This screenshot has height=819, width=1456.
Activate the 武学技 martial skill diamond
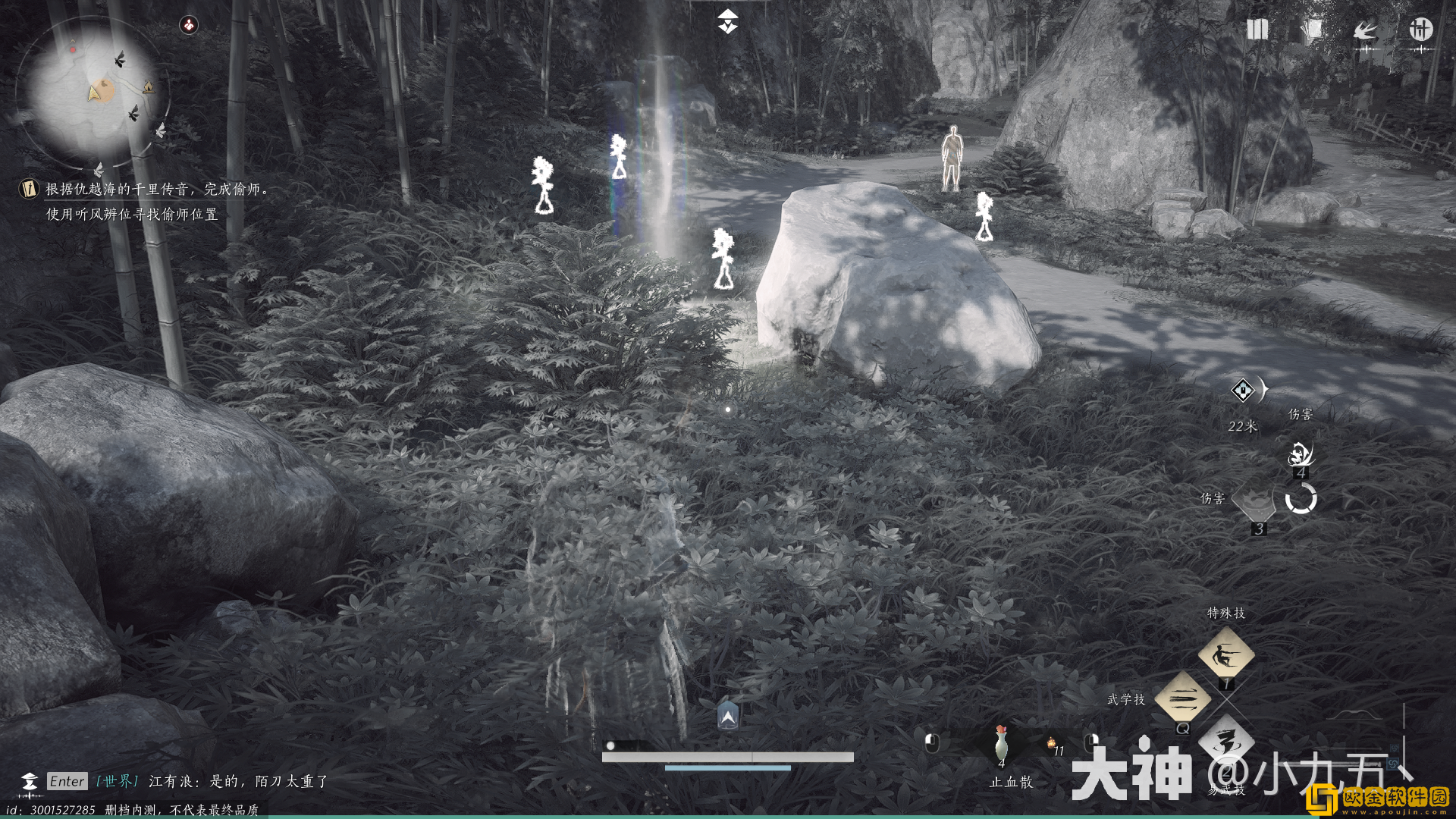click(1182, 698)
